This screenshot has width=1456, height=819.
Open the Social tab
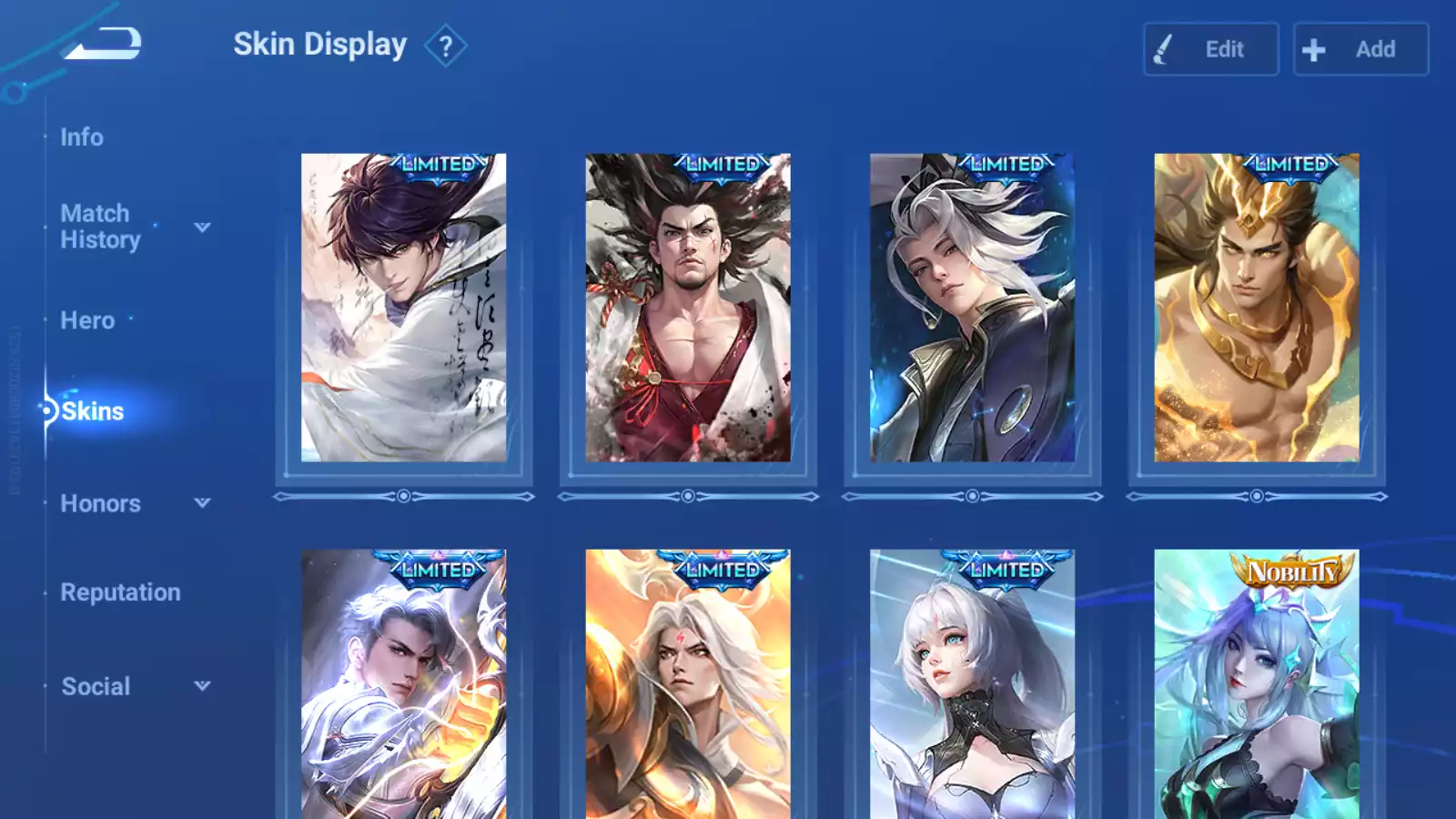point(96,686)
